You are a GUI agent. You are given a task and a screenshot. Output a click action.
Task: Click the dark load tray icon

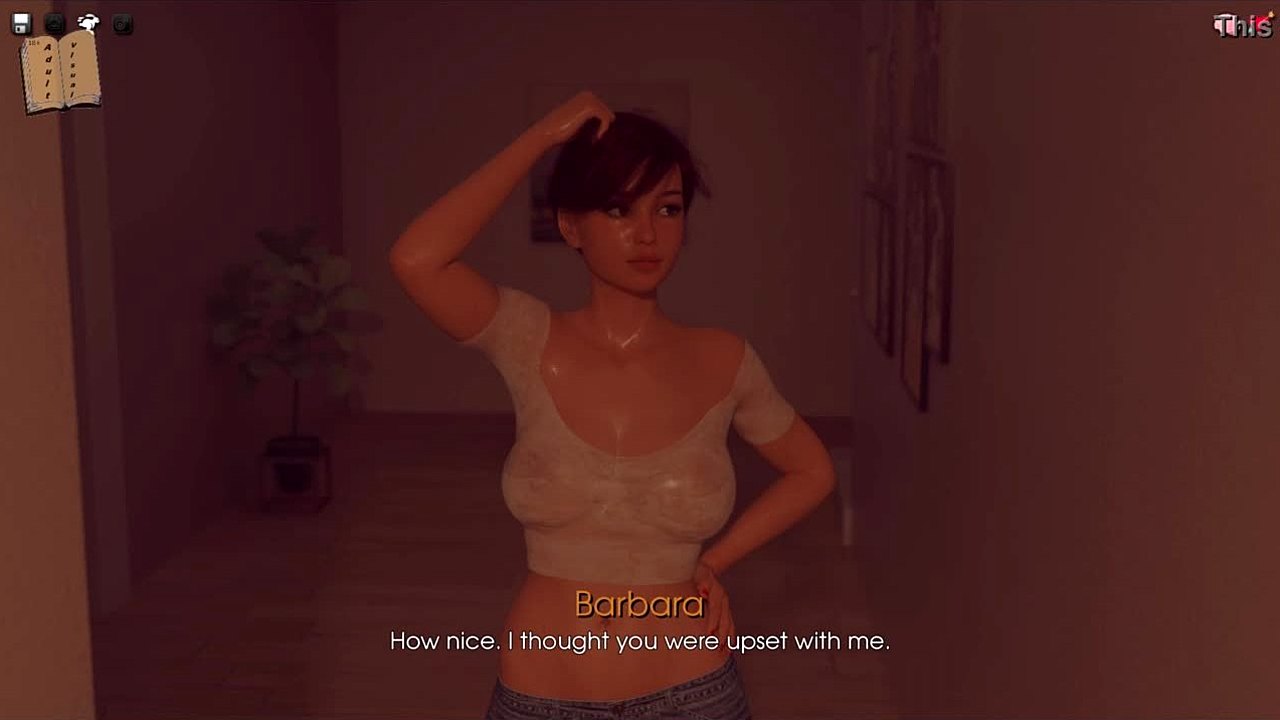point(55,24)
